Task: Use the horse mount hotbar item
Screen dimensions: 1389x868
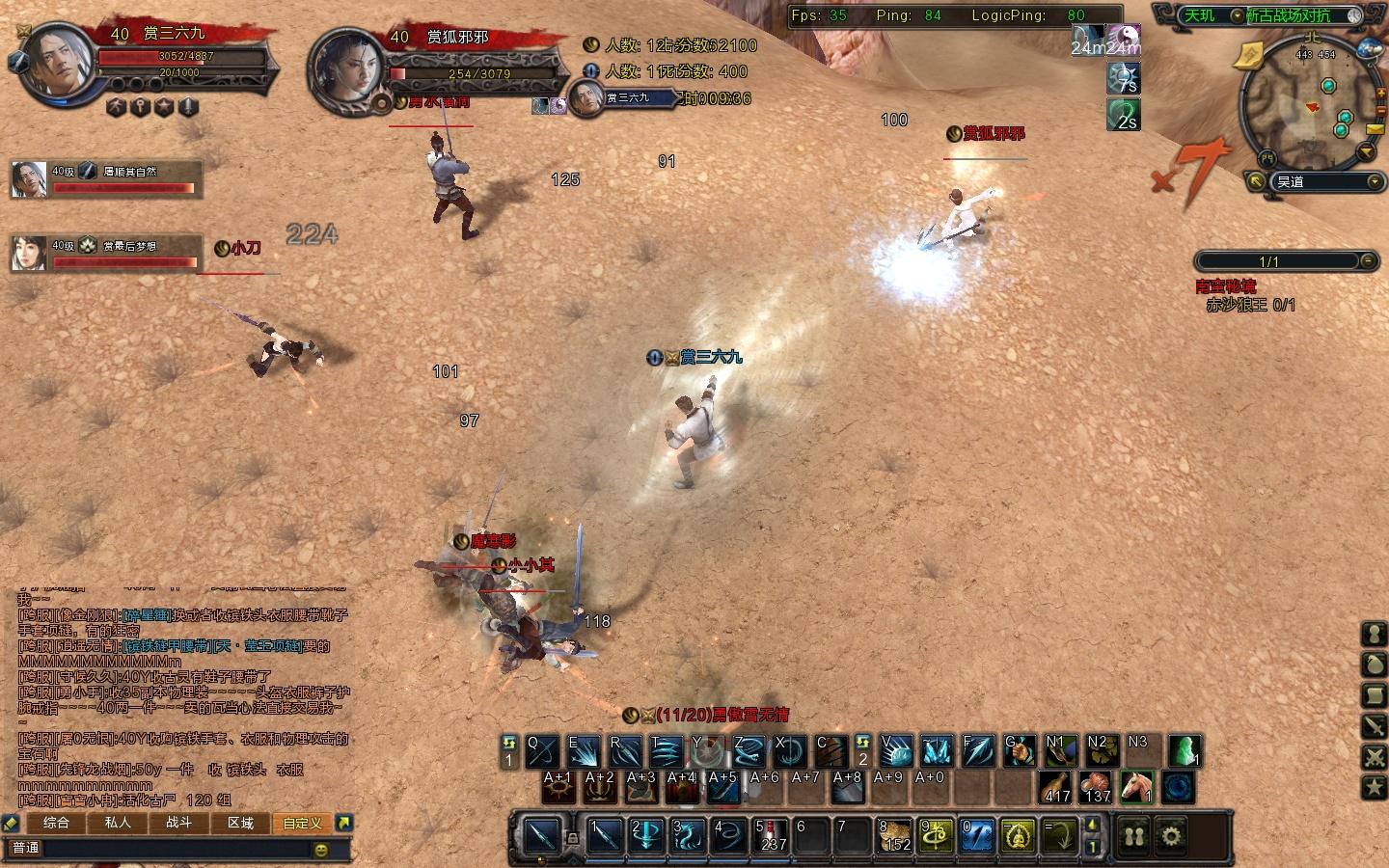Action: (x=1138, y=787)
